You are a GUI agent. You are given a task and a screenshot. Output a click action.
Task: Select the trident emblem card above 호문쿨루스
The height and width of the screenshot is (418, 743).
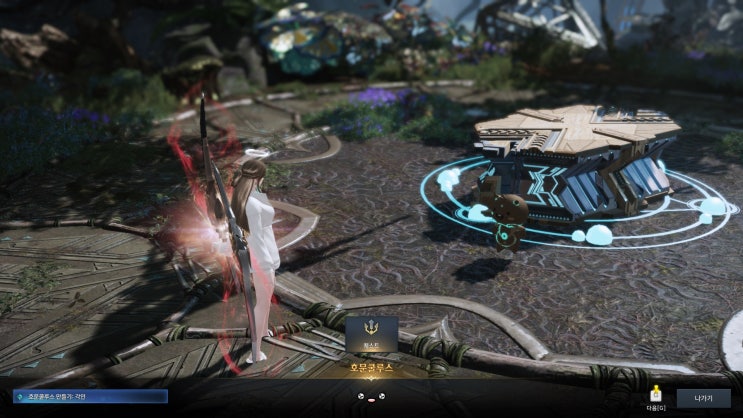[371, 334]
